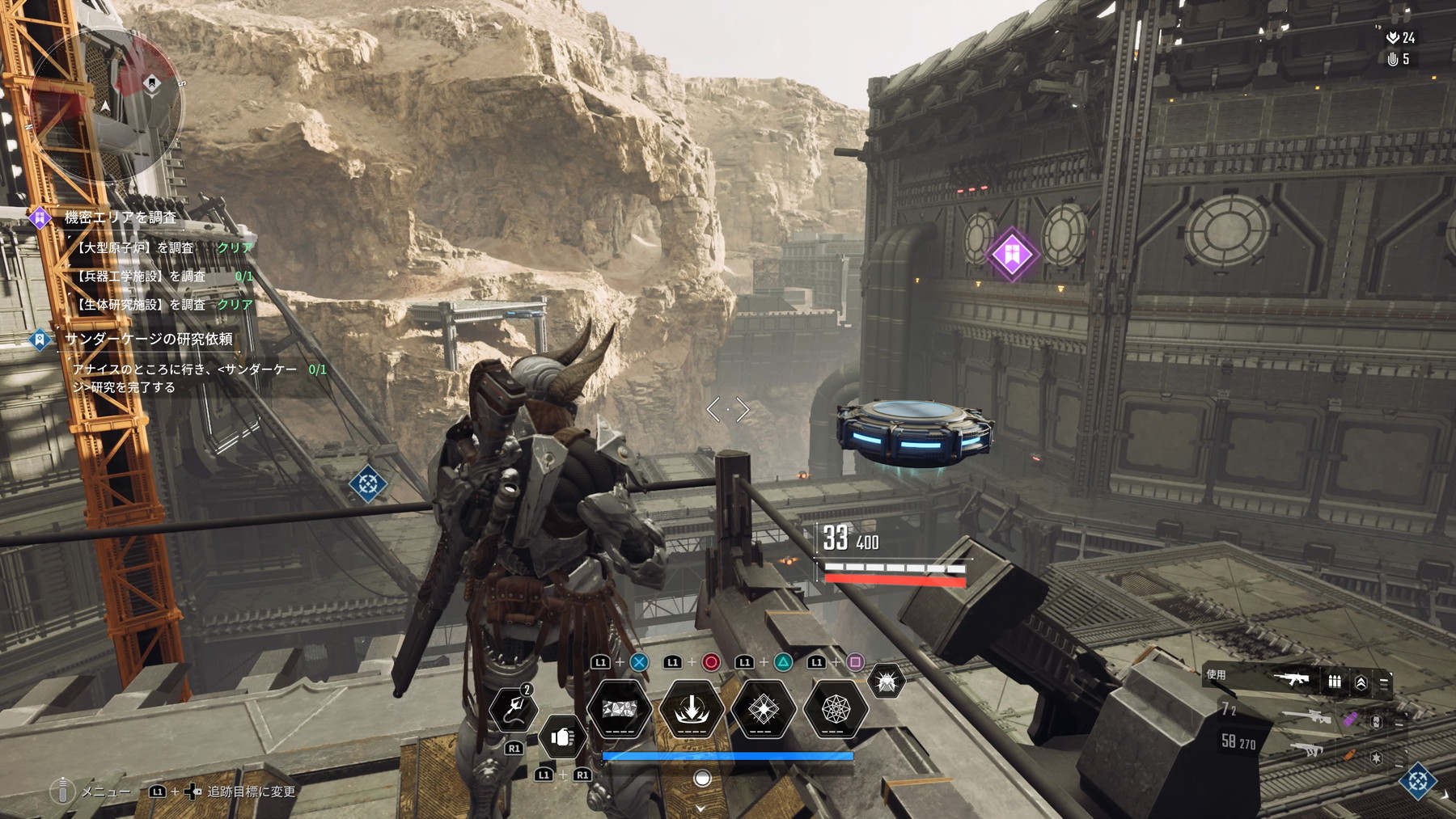This screenshot has height=819, width=1456.
Task: Click the blue crosshair marker beside the crane
Action: click(x=367, y=484)
